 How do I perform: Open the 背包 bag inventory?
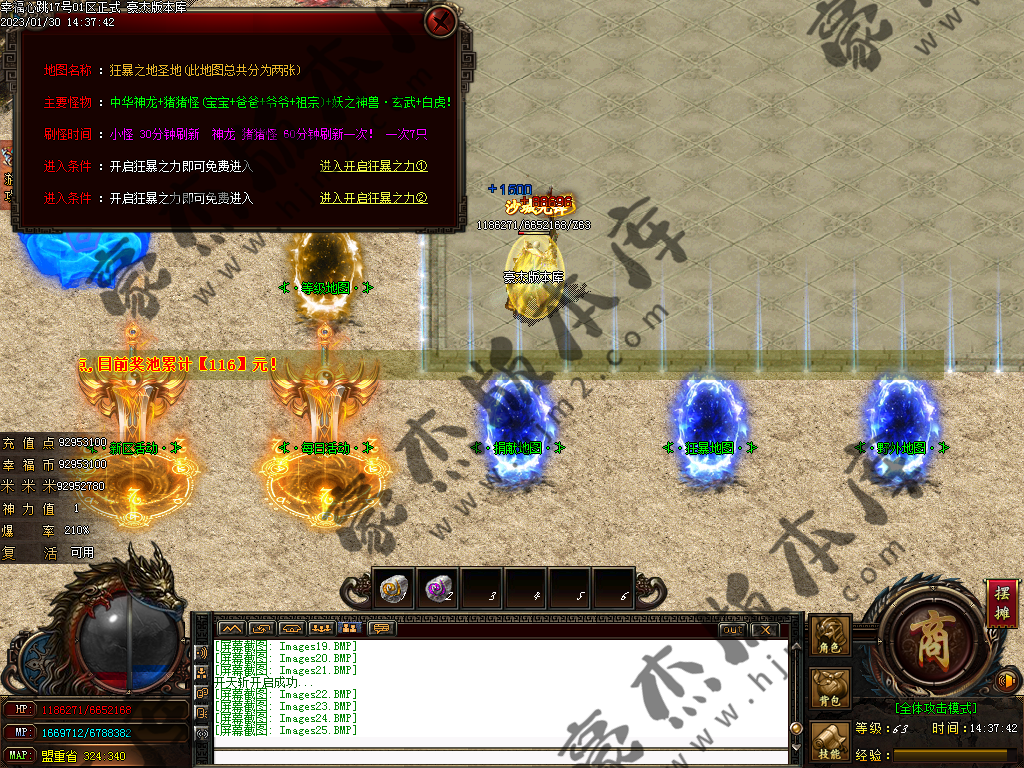[831, 687]
